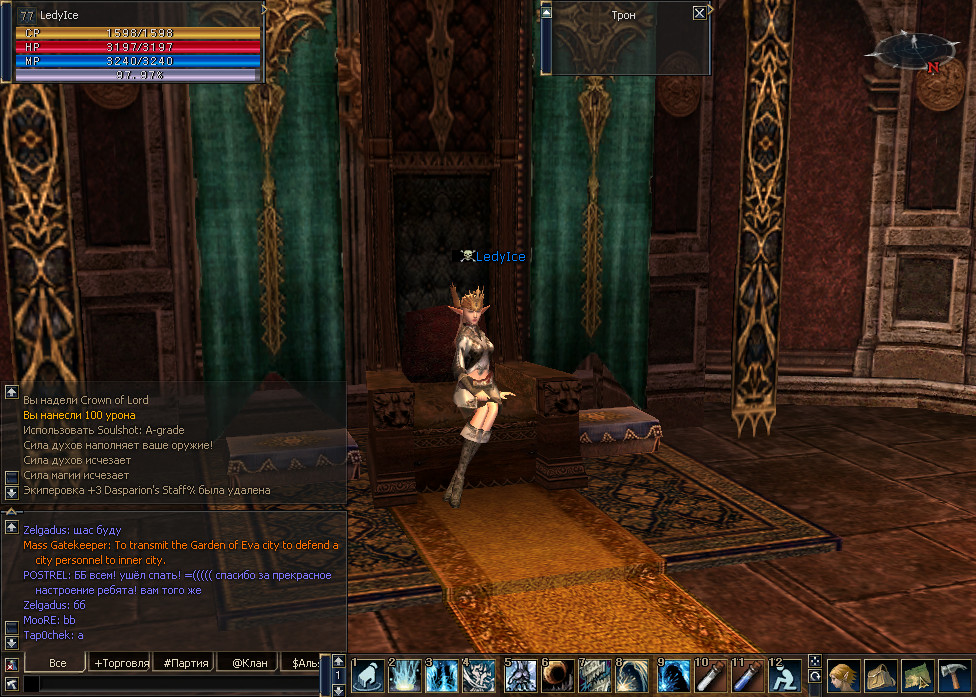Use the blue potion in slot 11
976x697 pixels.
(747, 676)
